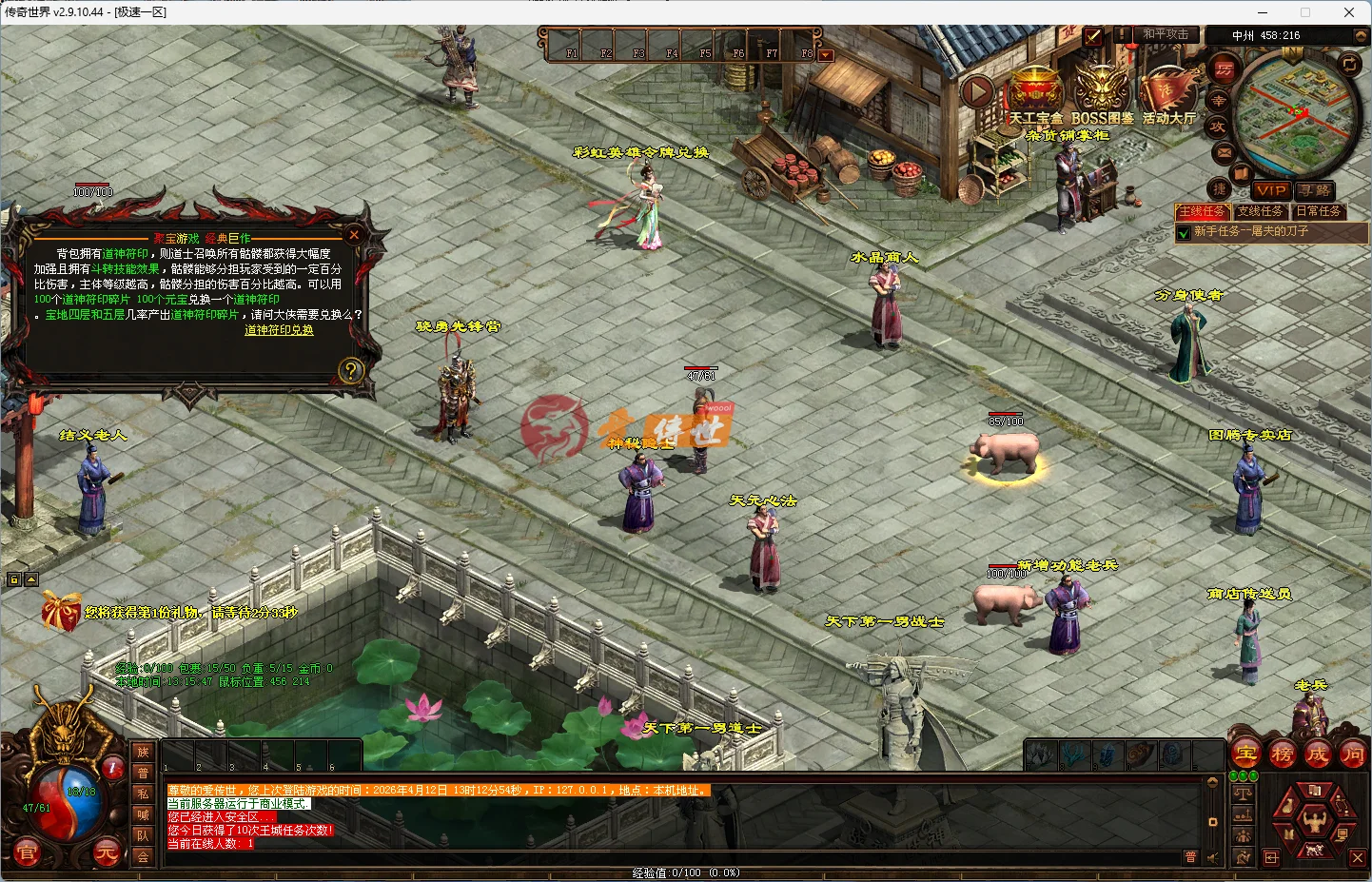Click the question mark help icon on quest dialog
The height and width of the screenshot is (882, 1372).
click(x=352, y=369)
